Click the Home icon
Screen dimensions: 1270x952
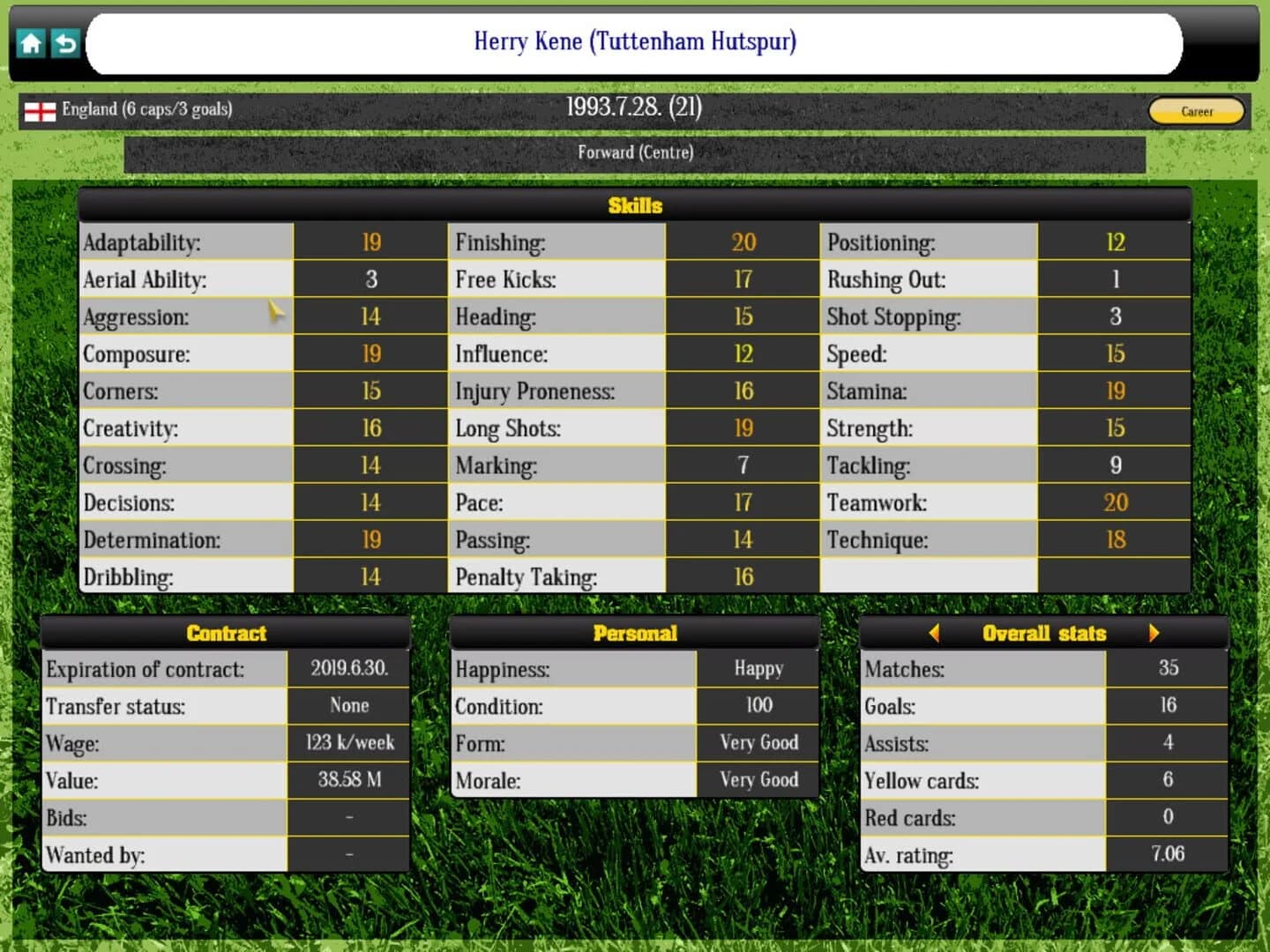[31, 43]
